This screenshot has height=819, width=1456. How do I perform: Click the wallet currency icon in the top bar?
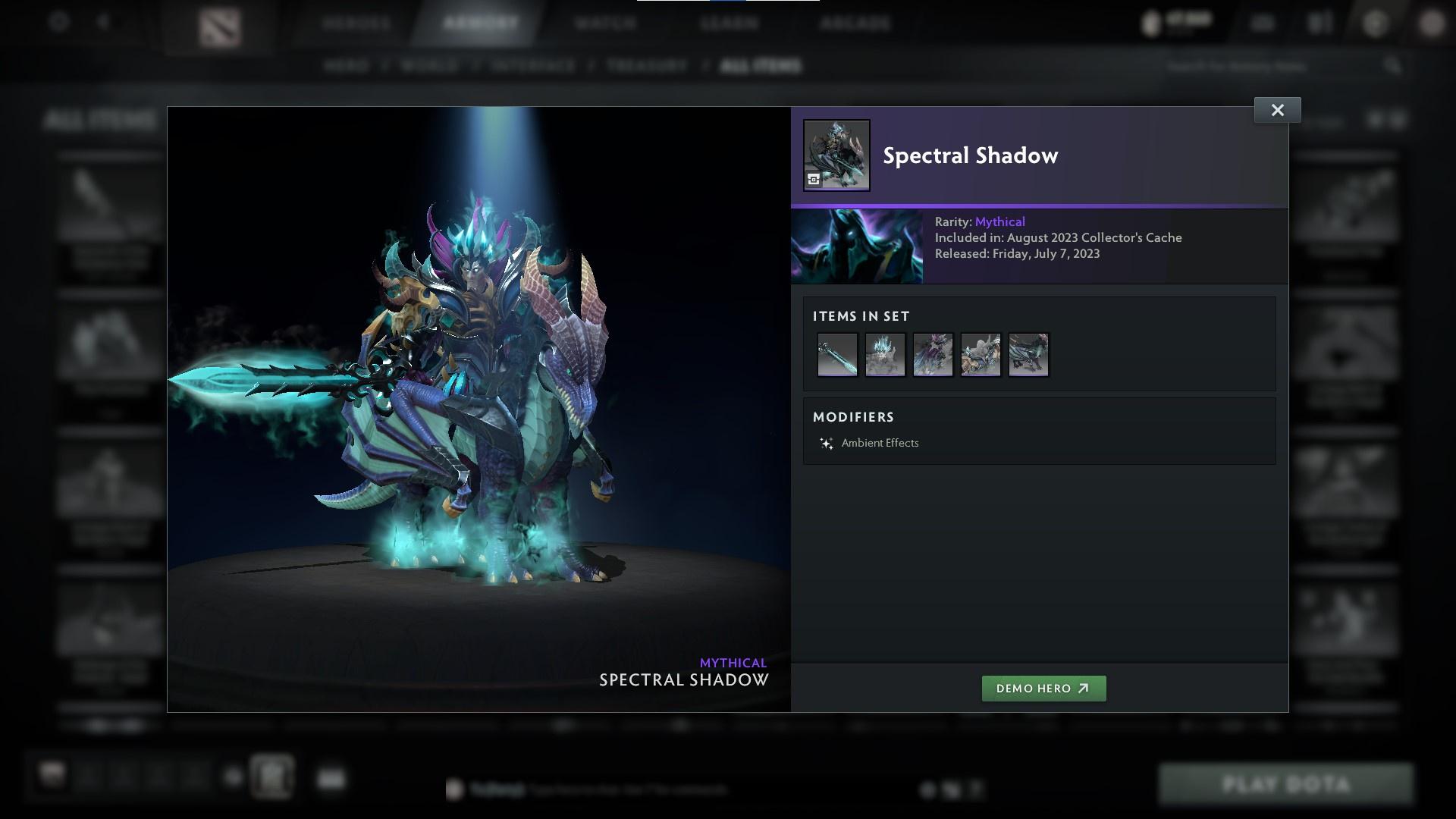pyautogui.click(x=1149, y=23)
